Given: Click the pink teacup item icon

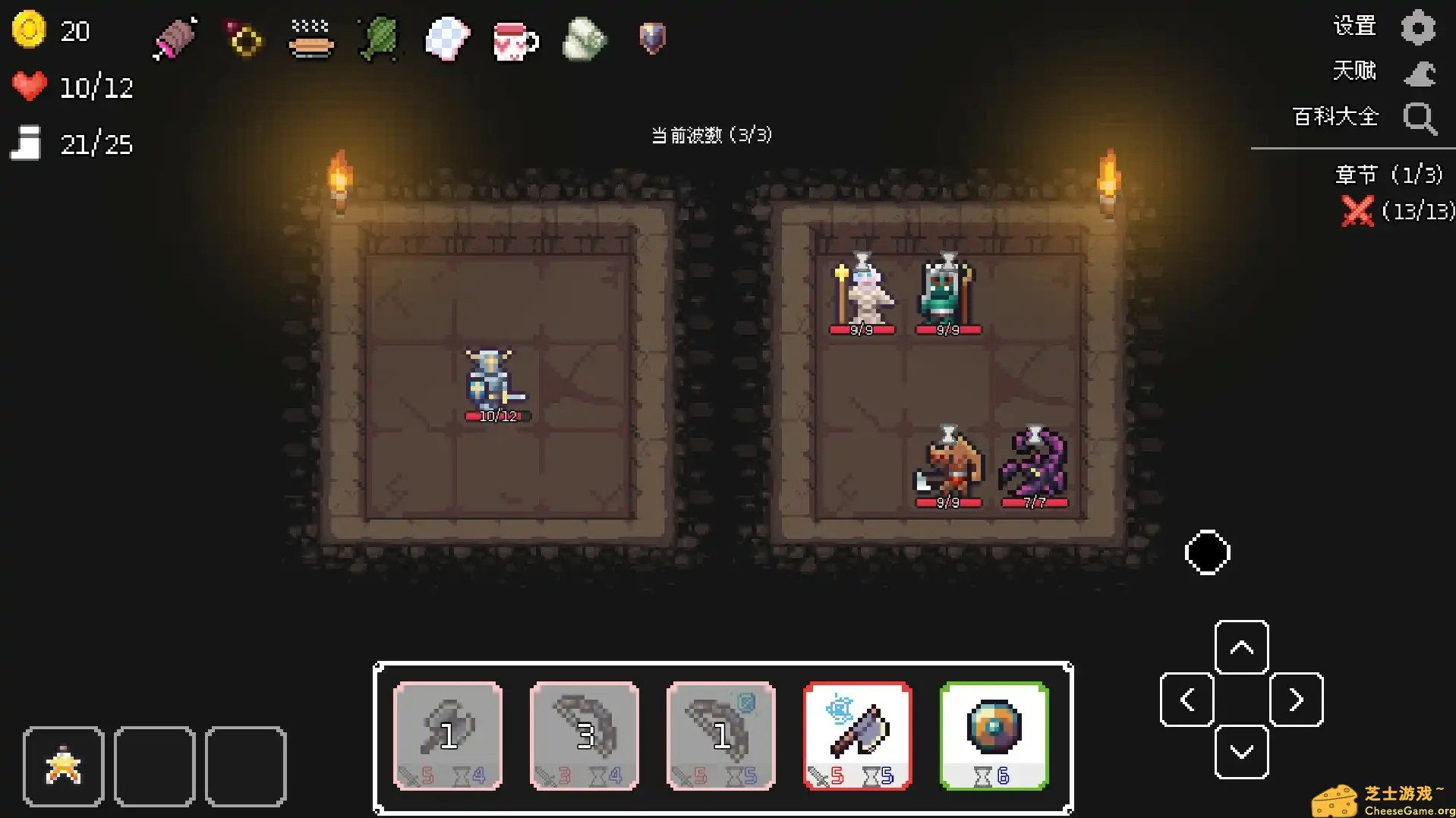Looking at the screenshot, I should click(515, 39).
